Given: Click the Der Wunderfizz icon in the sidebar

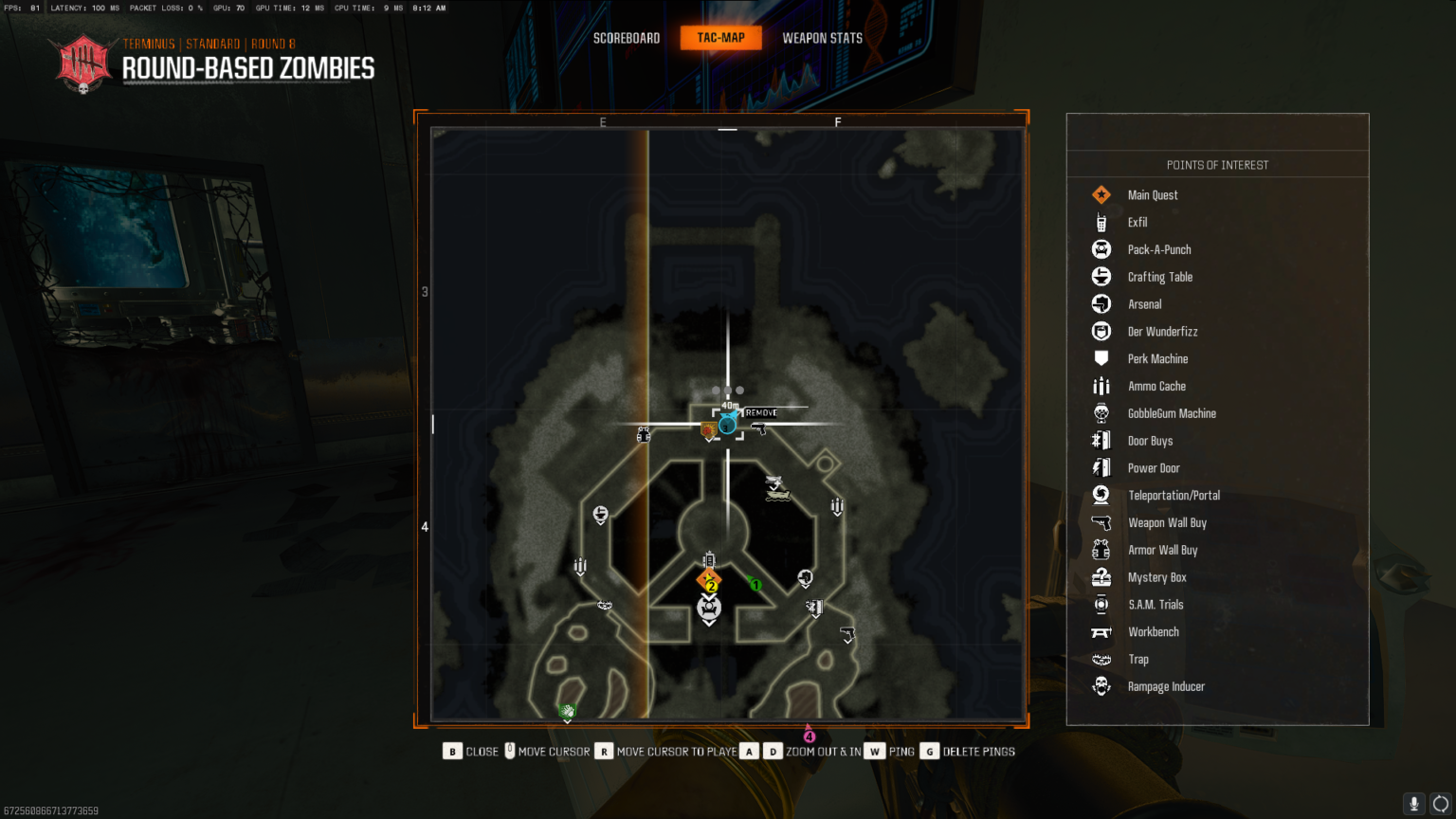Looking at the screenshot, I should pyautogui.click(x=1101, y=331).
